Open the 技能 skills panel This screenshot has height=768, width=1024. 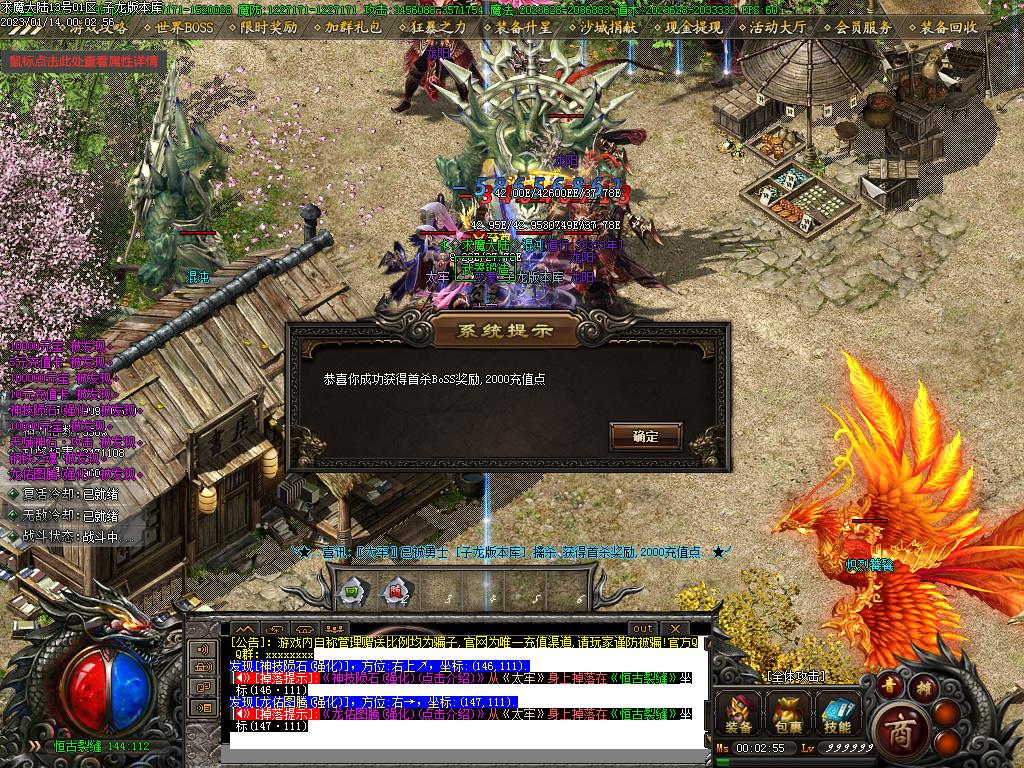click(x=837, y=713)
